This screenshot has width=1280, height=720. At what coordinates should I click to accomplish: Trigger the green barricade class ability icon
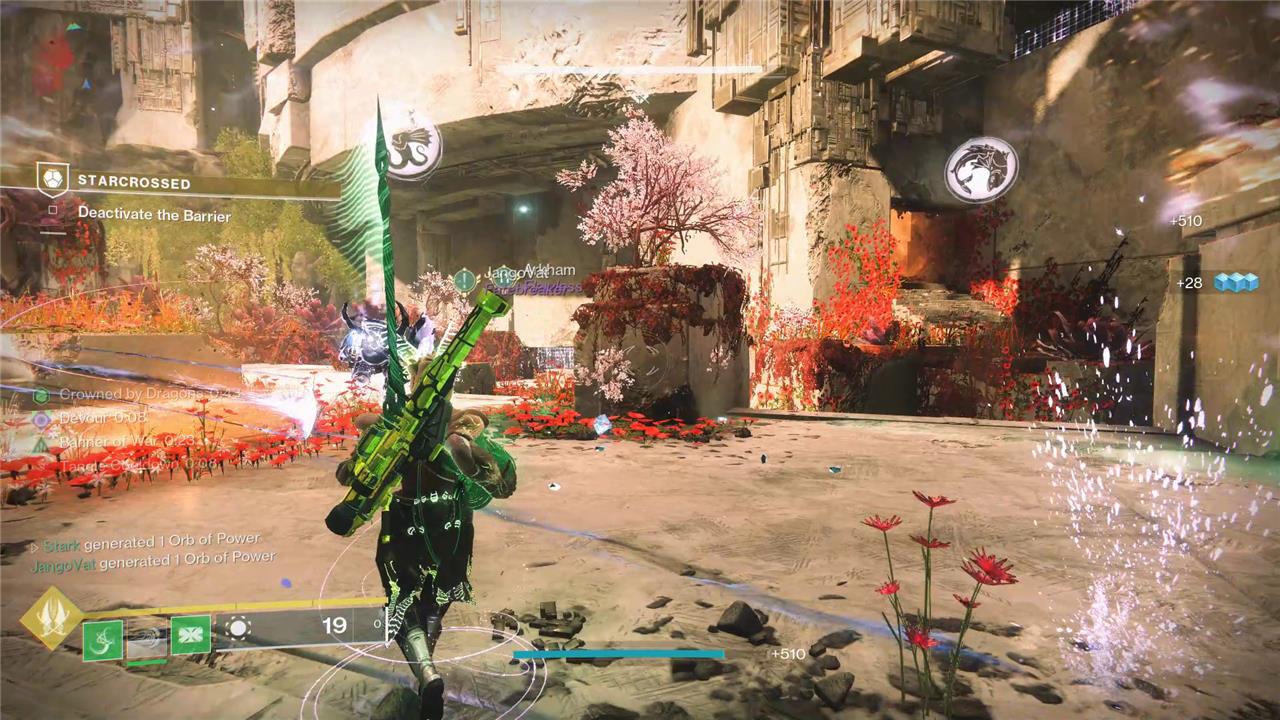tap(190, 635)
